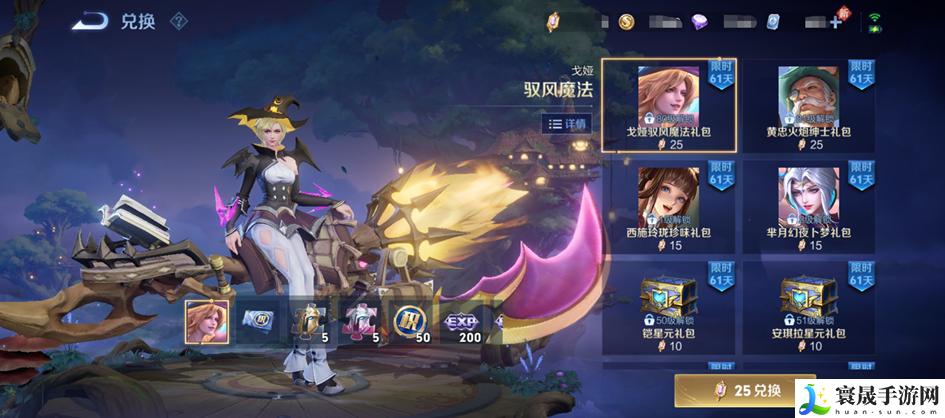Viewport: 945px width, 418px height.
Task: View the EXP 200 reward item
Action: 461,320
